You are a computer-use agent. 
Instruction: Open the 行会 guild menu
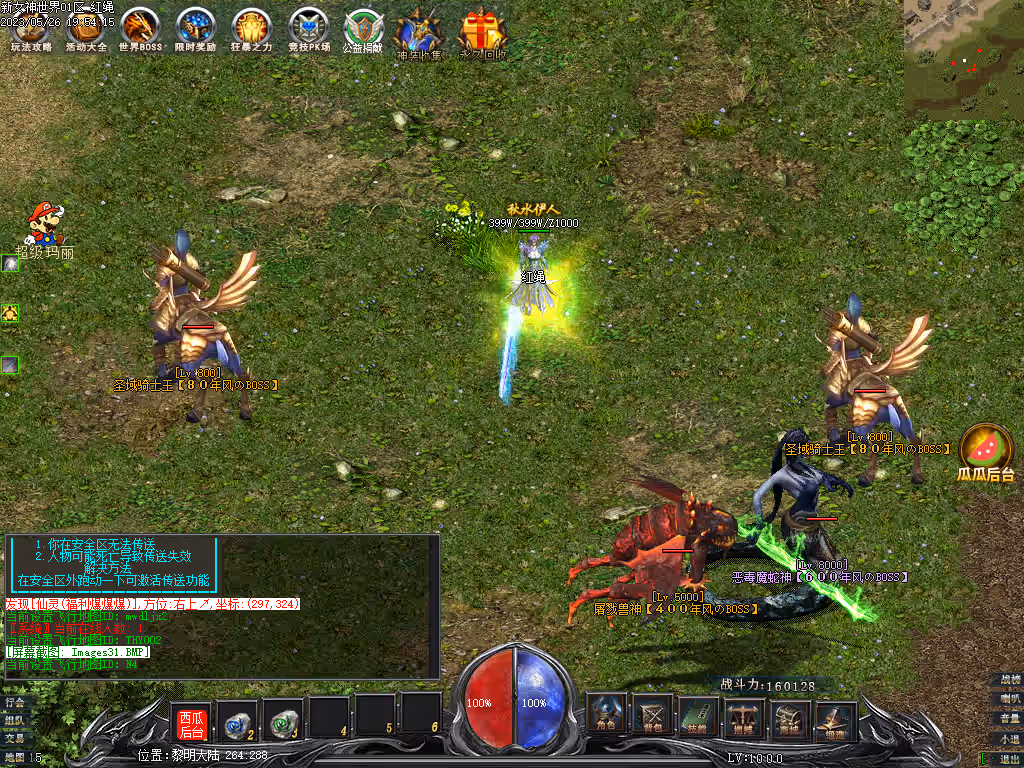click(14, 702)
